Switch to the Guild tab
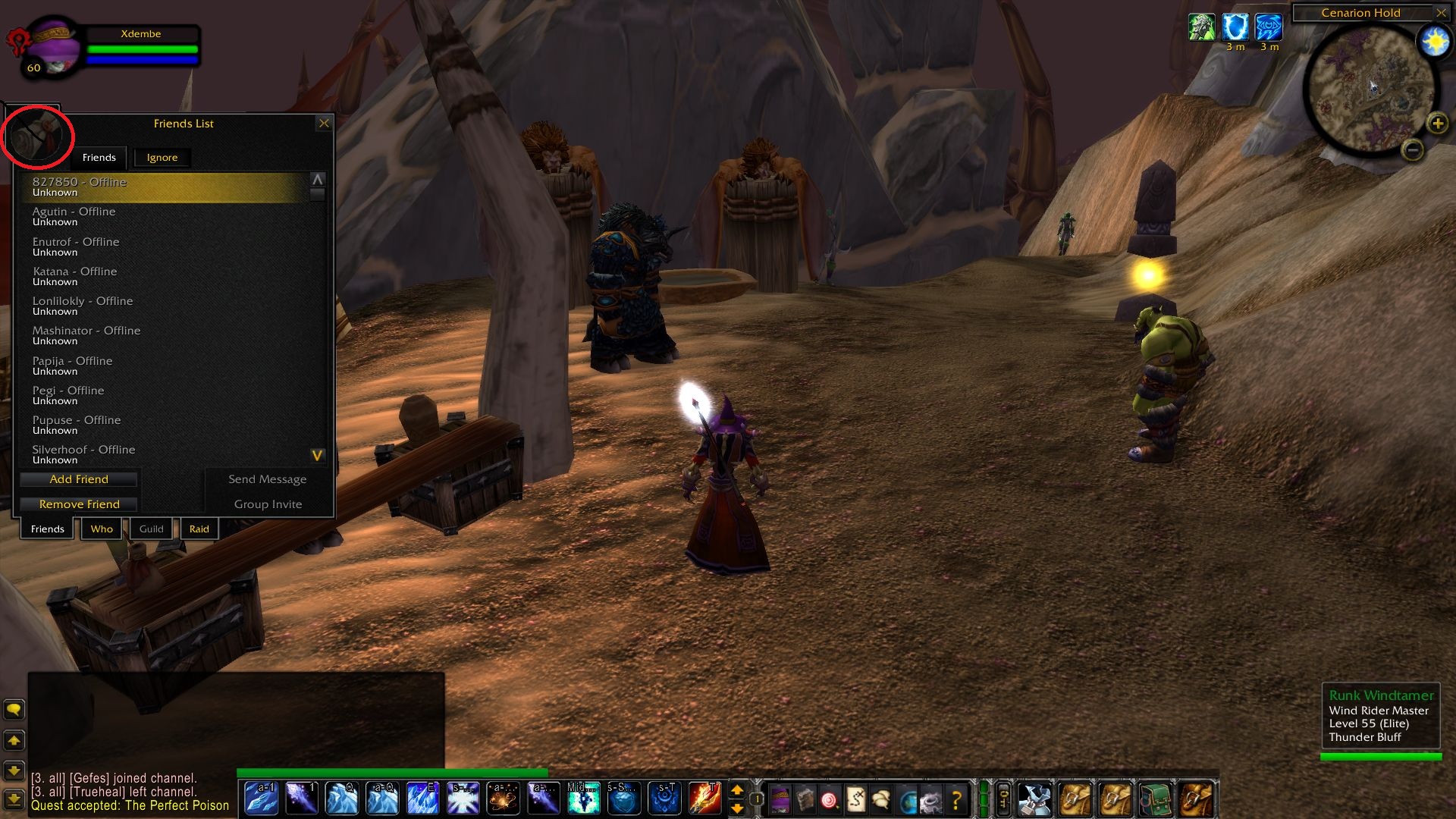The height and width of the screenshot is (819, 1456). click(151, 529)
